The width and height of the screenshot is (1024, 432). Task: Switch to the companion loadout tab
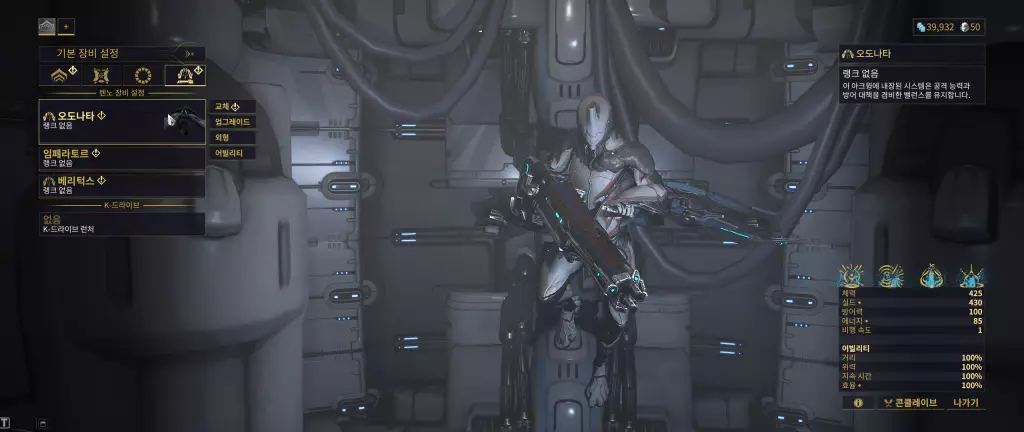coord(100,75)
